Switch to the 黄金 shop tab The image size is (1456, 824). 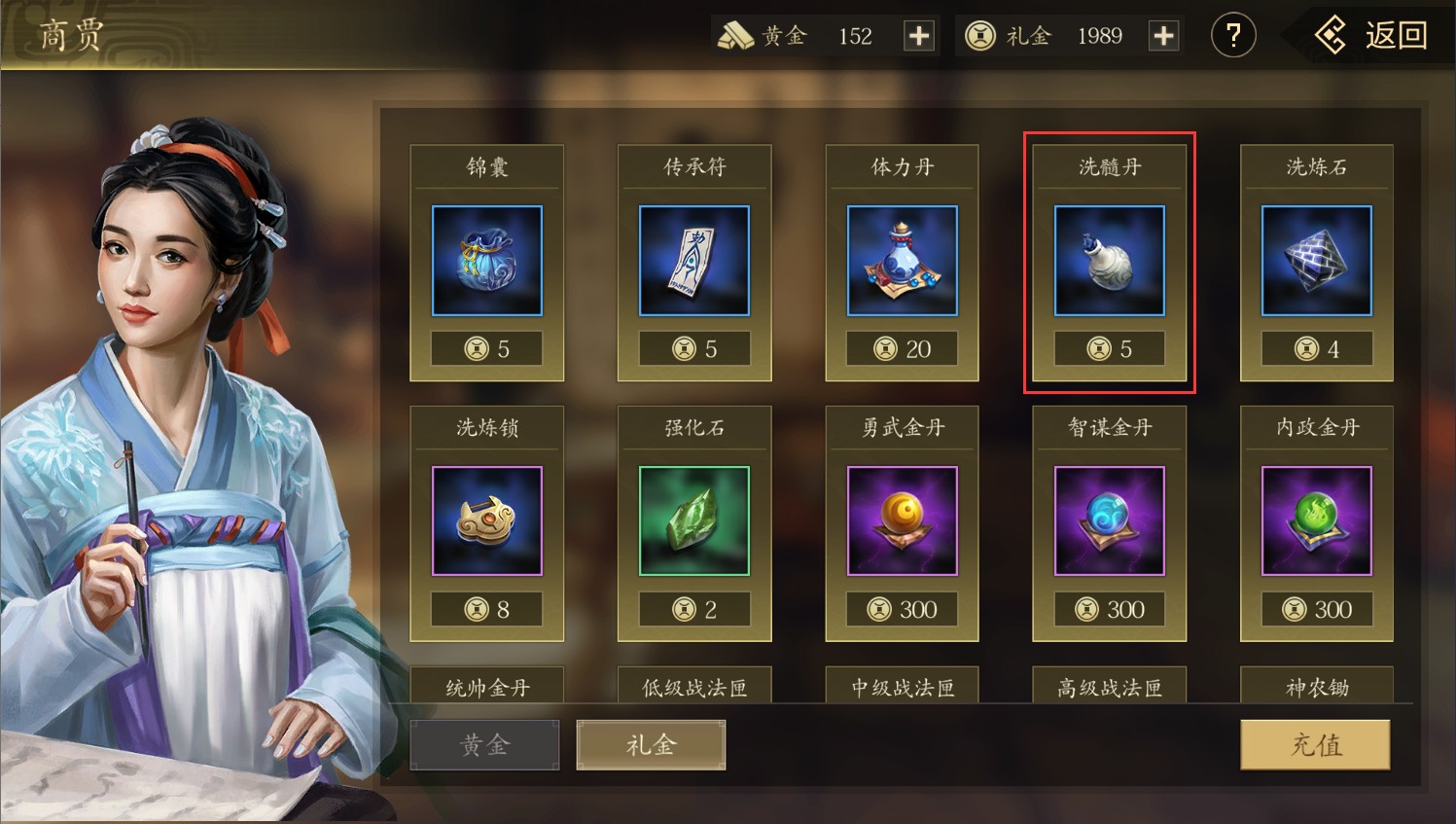click(484, 745)
